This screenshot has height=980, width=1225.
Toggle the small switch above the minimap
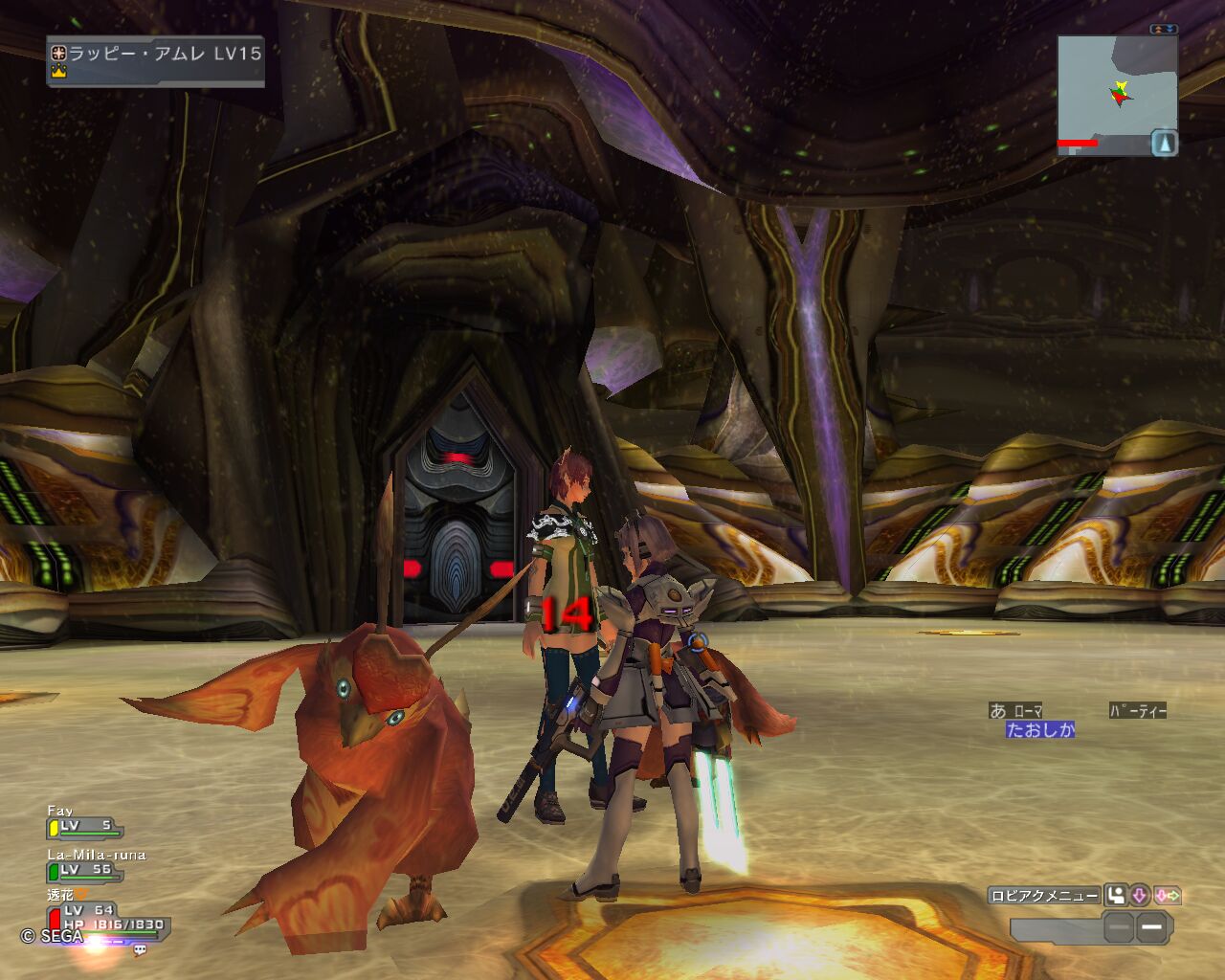[x=1164, y=30]
